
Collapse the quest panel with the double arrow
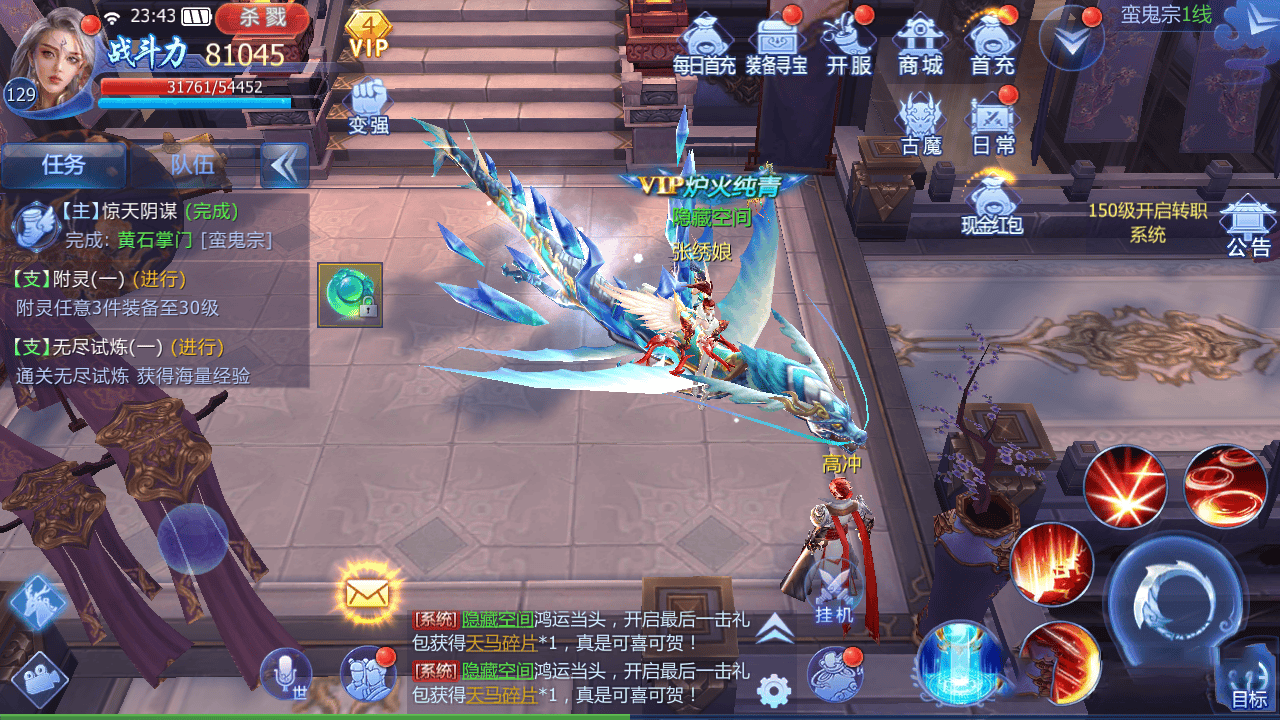tap(284, 166)
